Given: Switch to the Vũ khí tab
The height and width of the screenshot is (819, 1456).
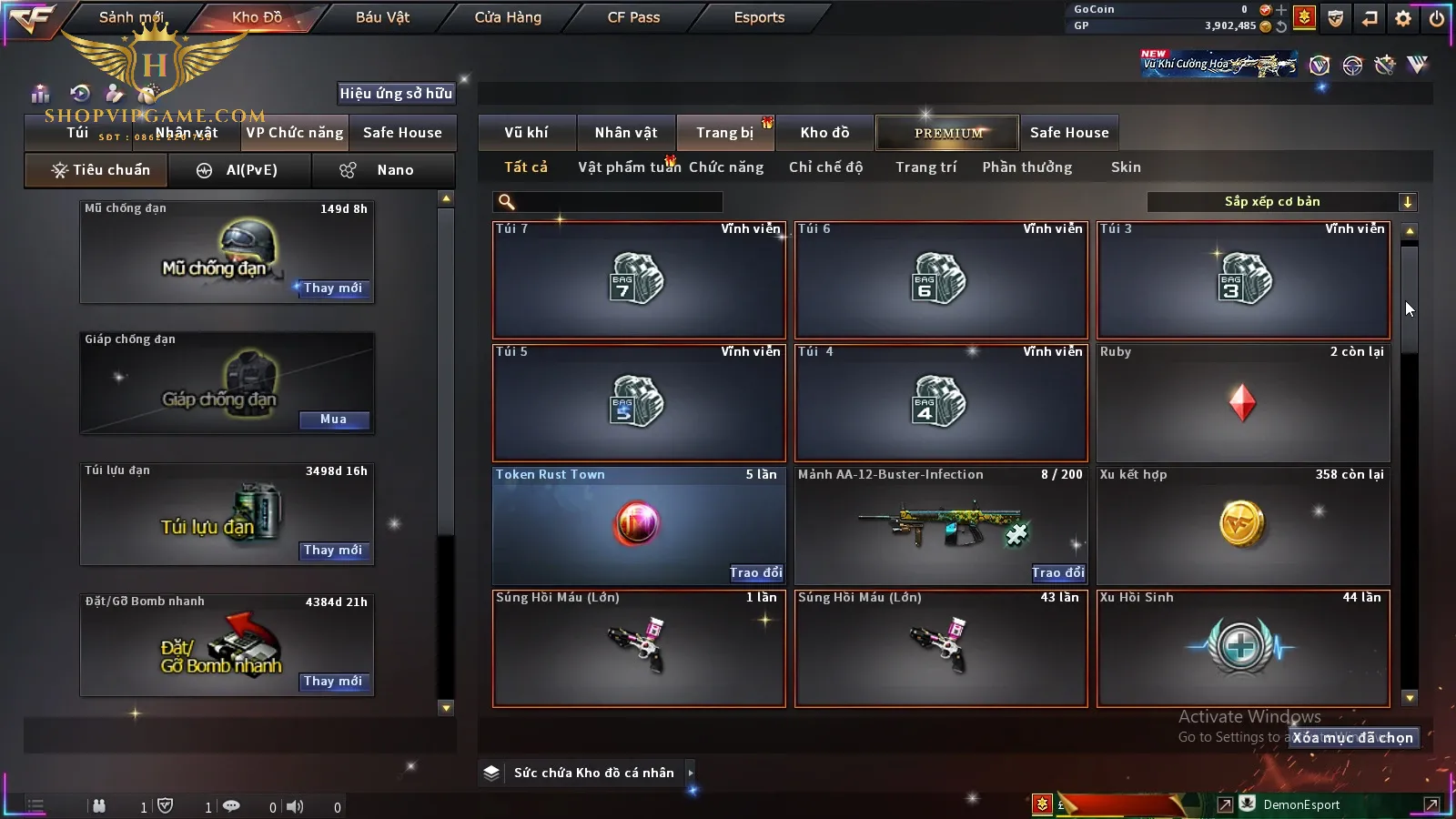Looking at the screenshot, I should point(526,133).
